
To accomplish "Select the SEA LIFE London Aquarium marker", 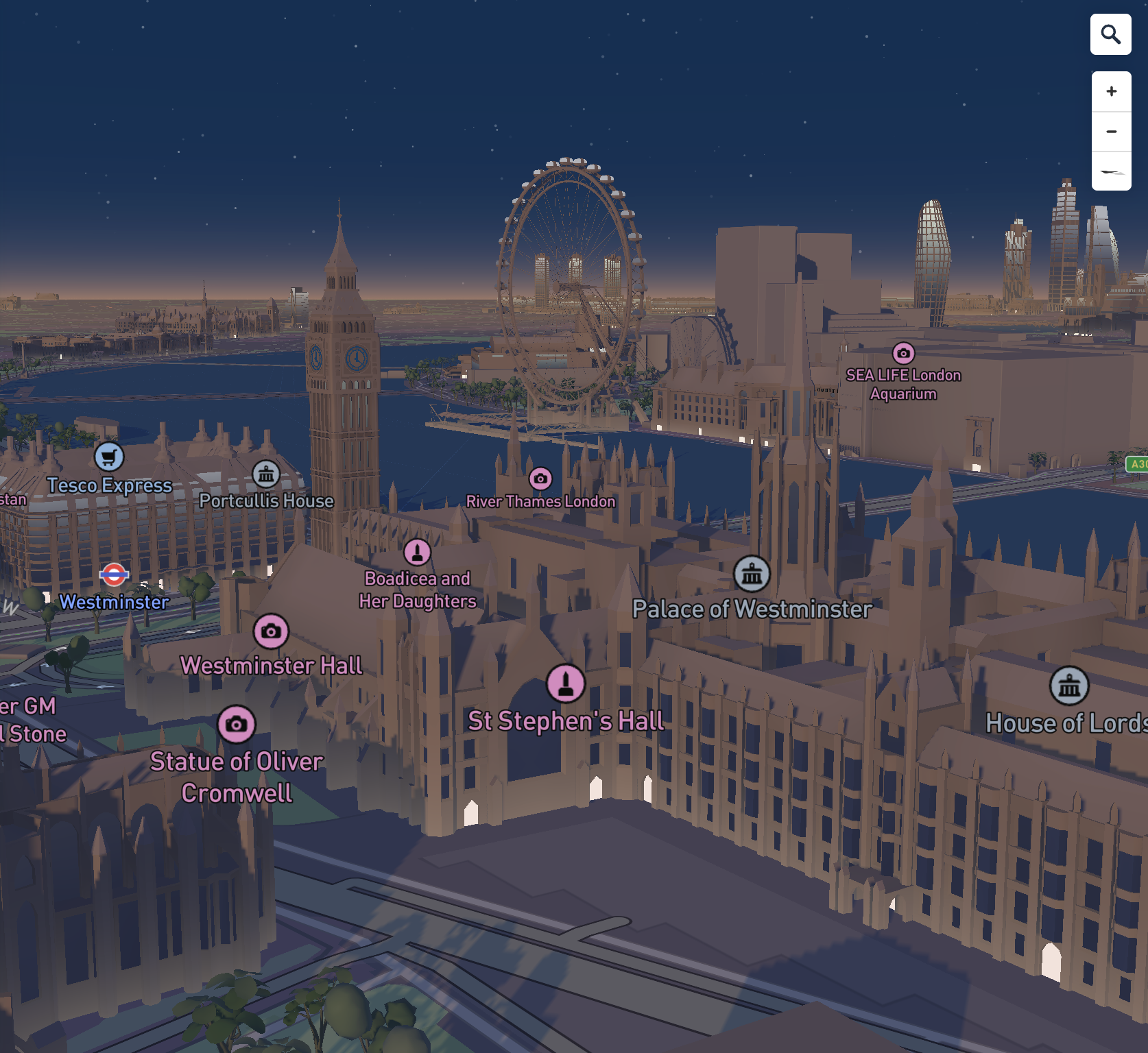I will (903, 353).
